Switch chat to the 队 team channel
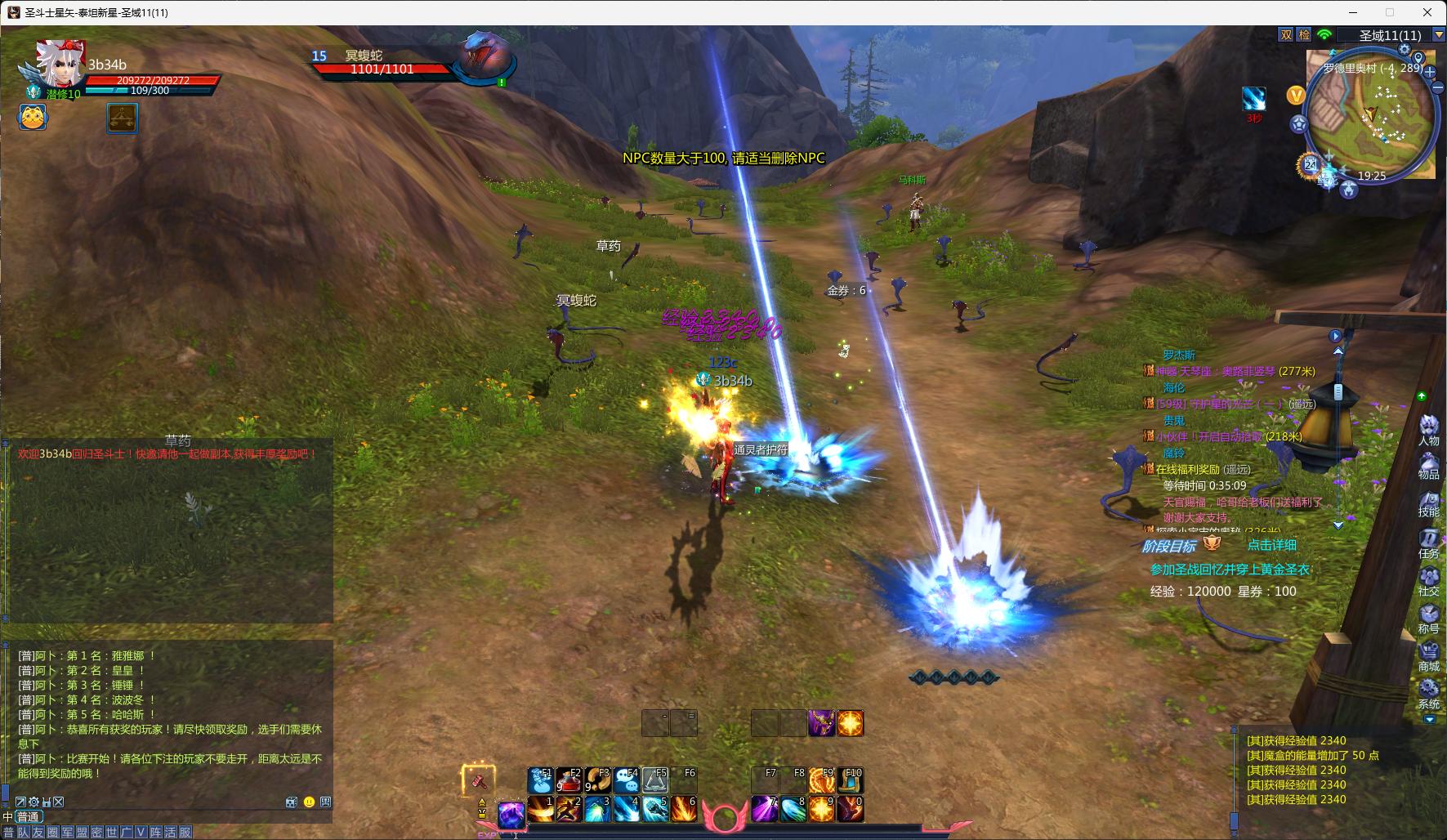The width and height of the screenshot is (1447, 840). pyautogui.click(x=24, y=833)
